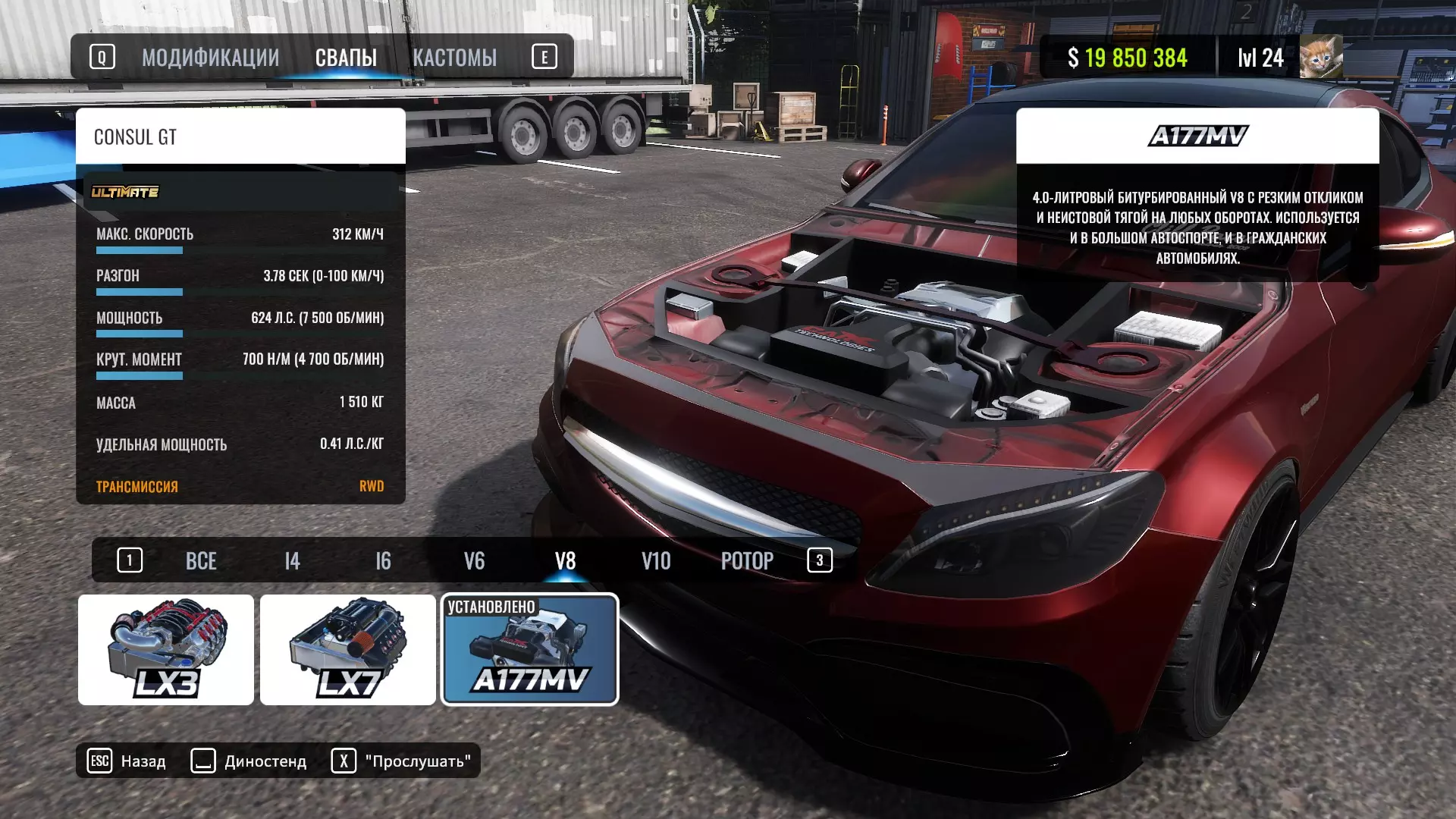The width and height of the screenshot is (1456, 819).
Task: Click the "Прослушать" engine sound button
Action: point(402,761)
